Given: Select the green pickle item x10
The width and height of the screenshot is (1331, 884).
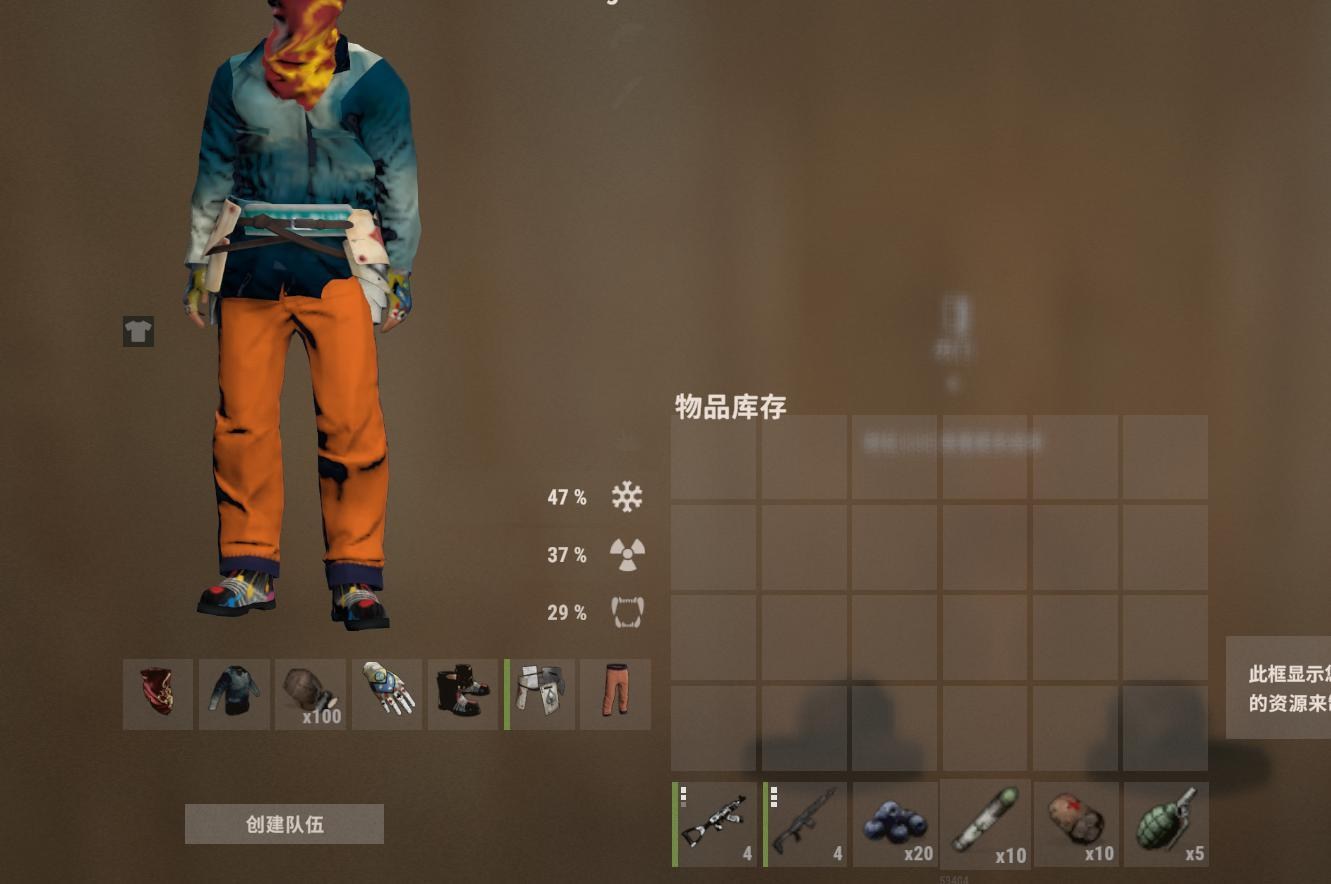Looking at the screenshot, I should [985, 823].
